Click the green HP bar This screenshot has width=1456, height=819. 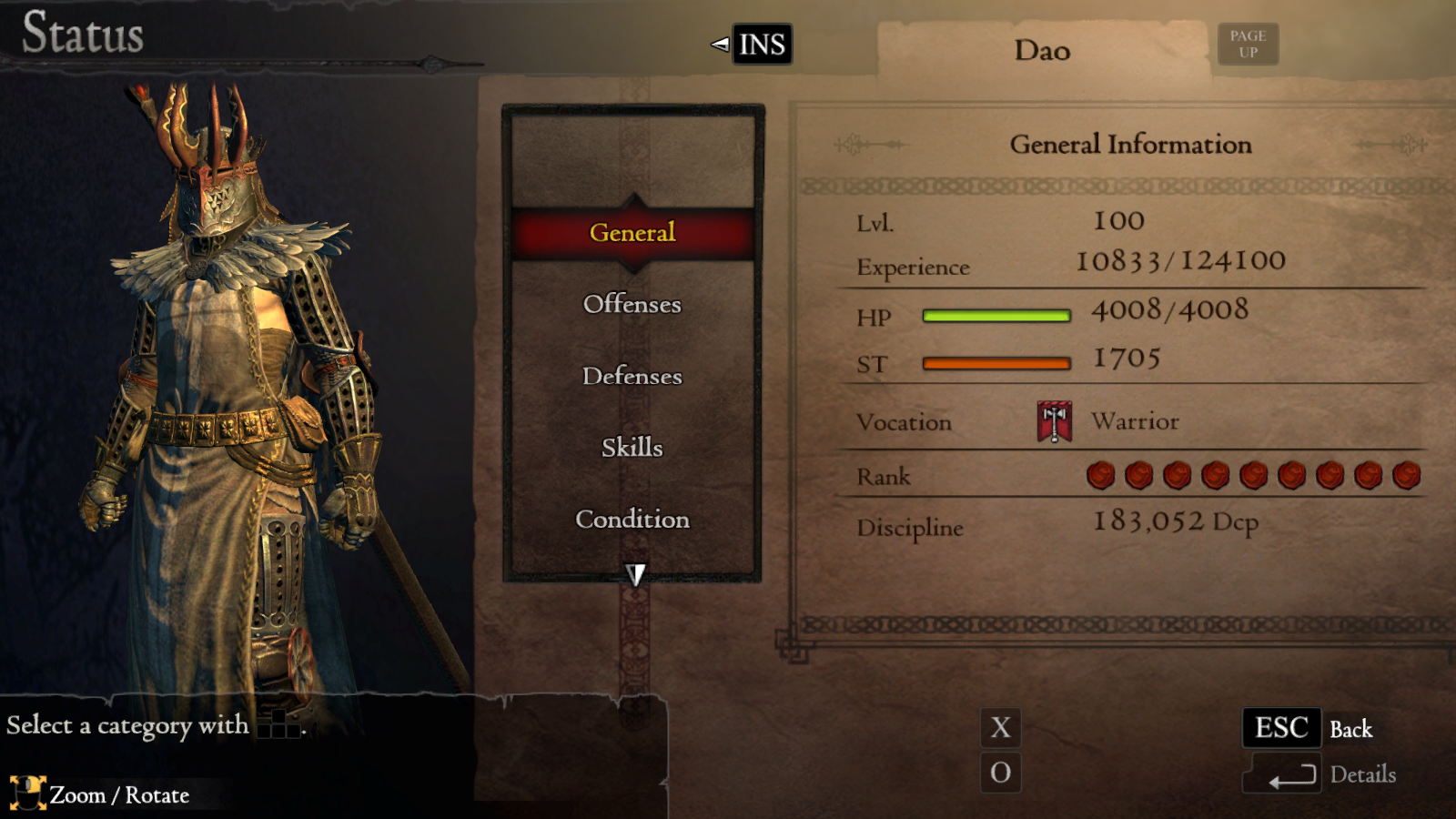(996, 315)
